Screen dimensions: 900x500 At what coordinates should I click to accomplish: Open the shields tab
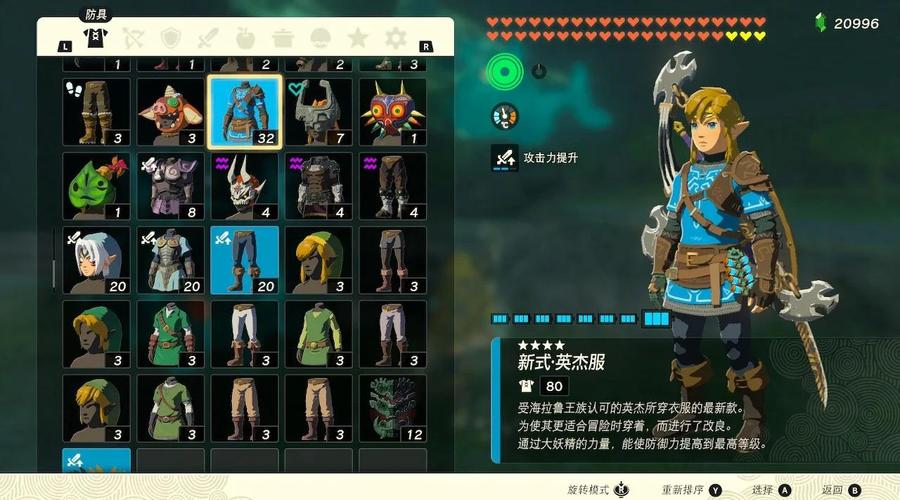(x=171, y=38)
